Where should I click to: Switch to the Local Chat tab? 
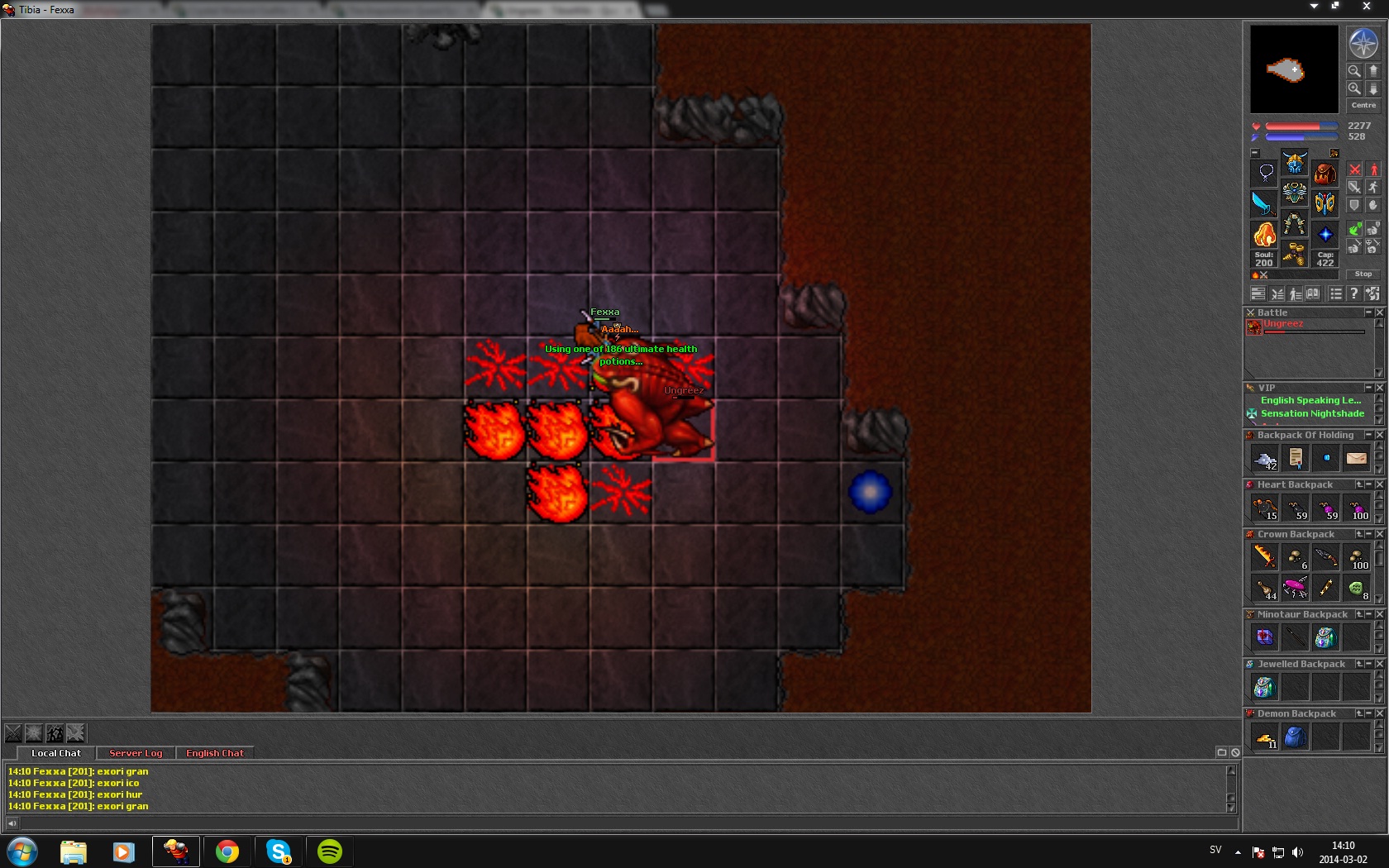(x=56, y=753)
